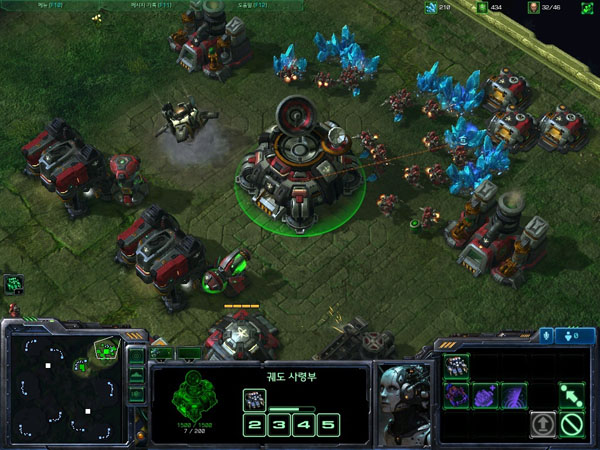600x450 pixels.
Task: Set the rally point with the arrow button
Action: (571, 395)
